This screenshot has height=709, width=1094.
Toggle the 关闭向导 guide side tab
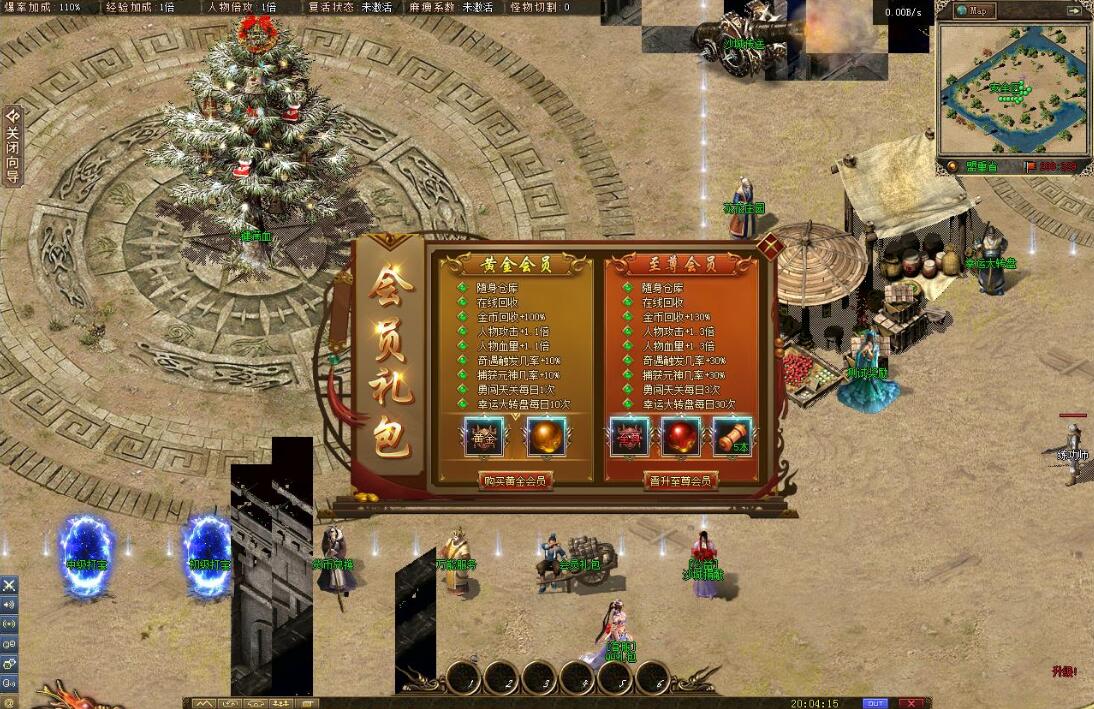pos(12,145)
